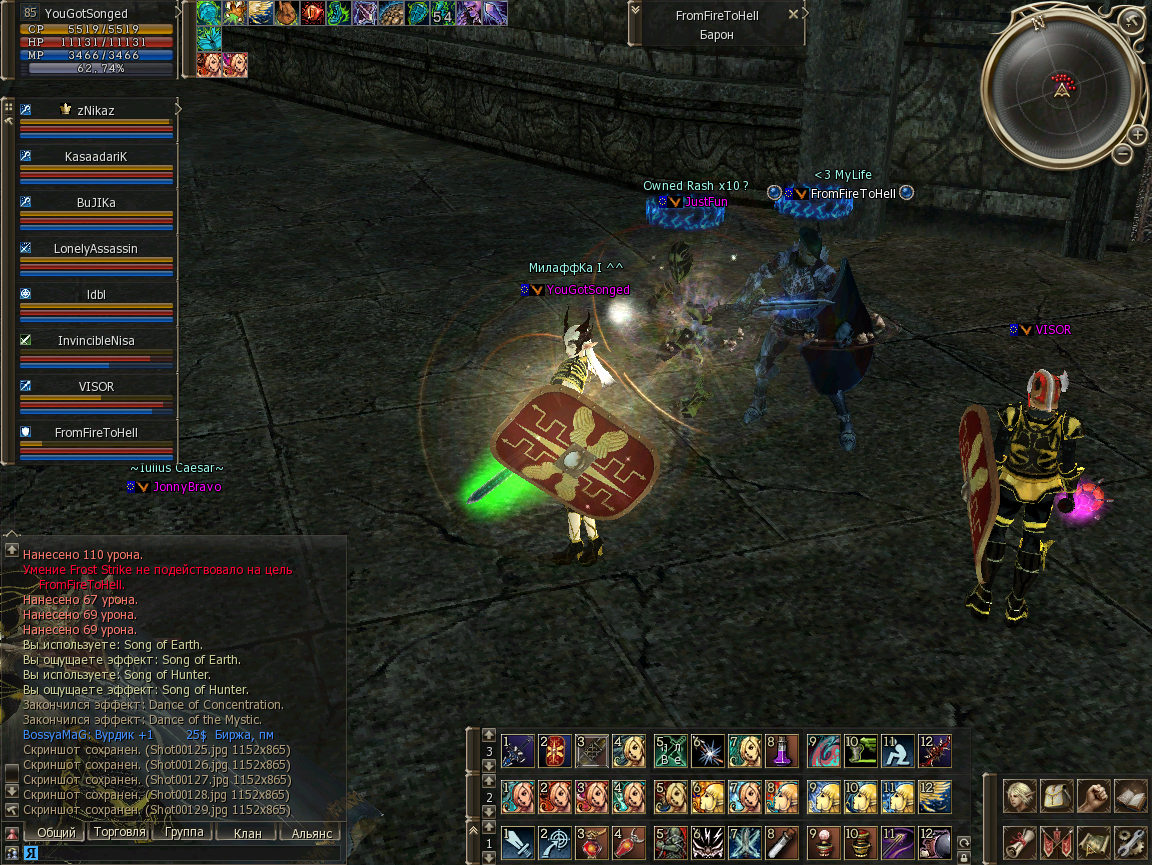Open the Группа chat tab

tap(183, 832)
